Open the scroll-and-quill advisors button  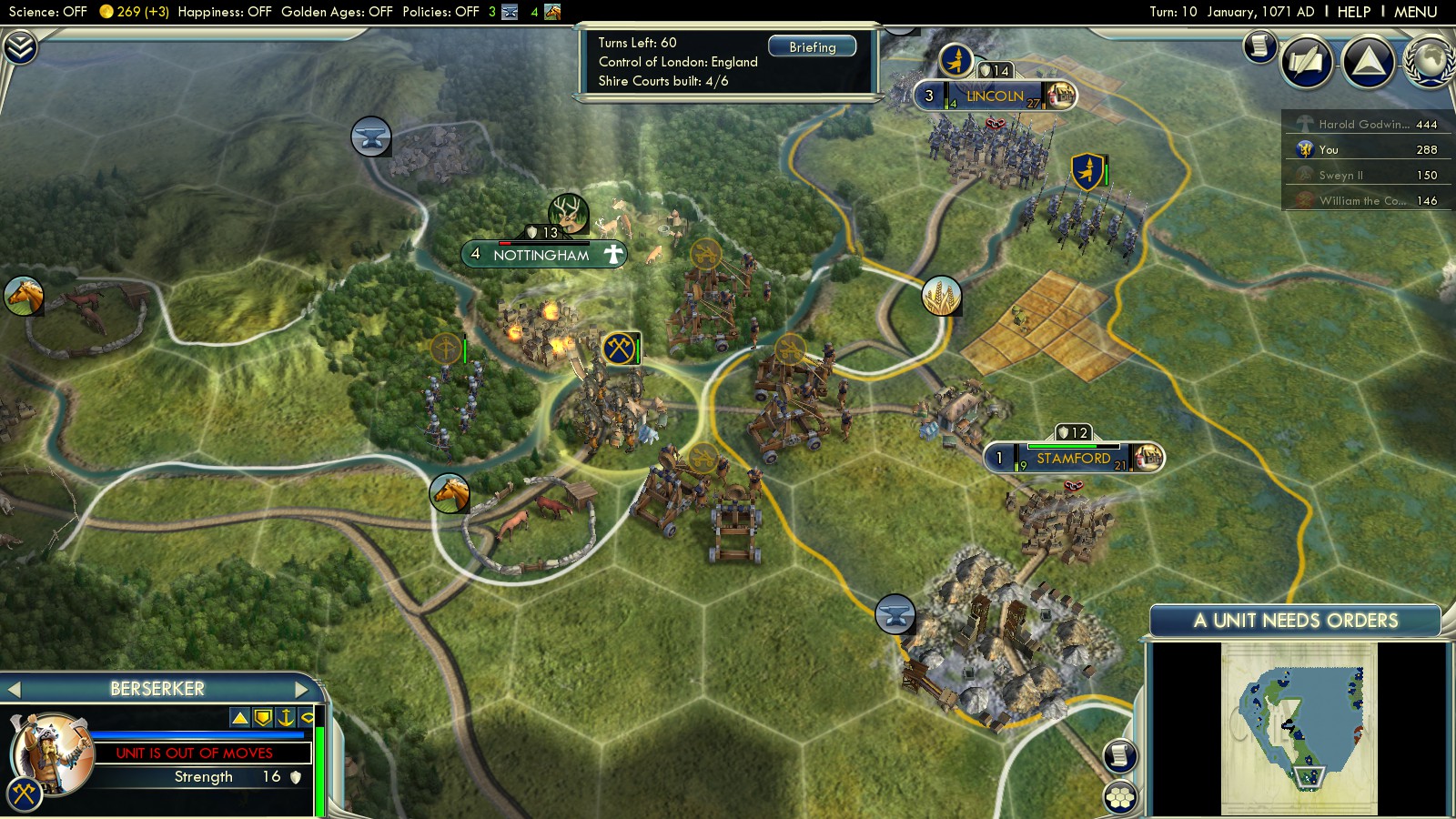tap(1306, 61)
